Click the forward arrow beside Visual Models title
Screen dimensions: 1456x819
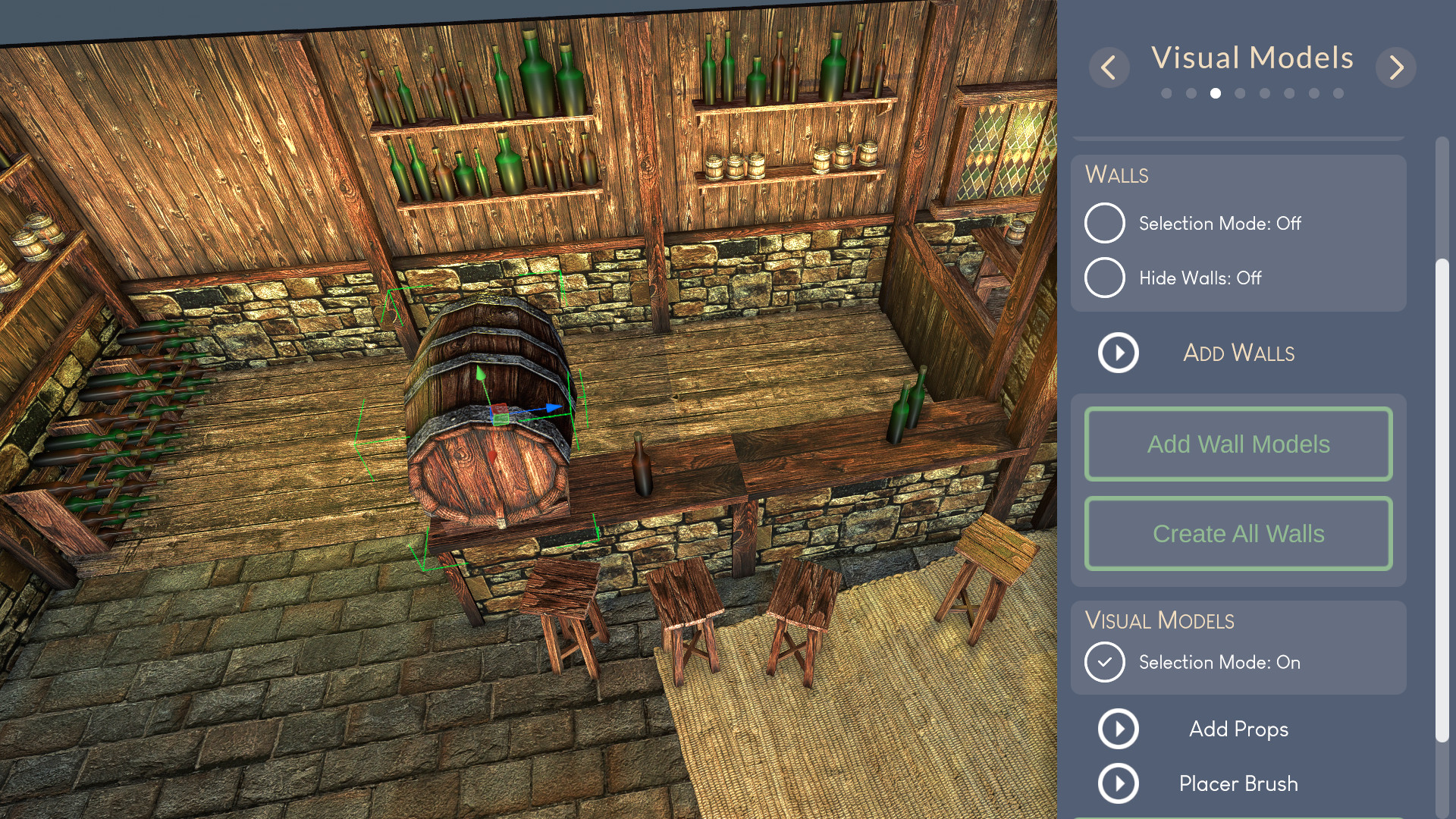(1396, 67)
